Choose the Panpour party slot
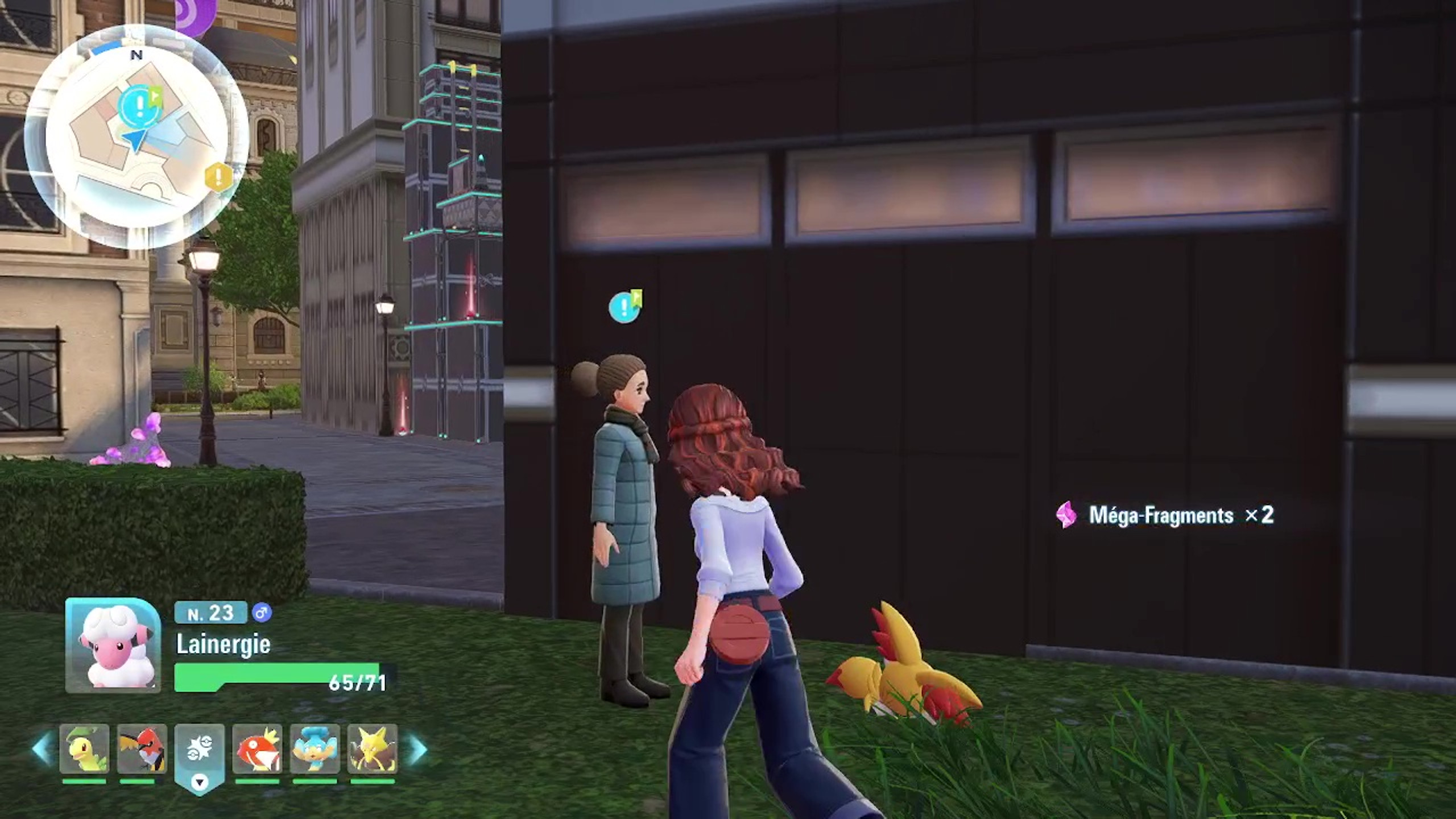 pyautogui.click(x=315, y=748)
